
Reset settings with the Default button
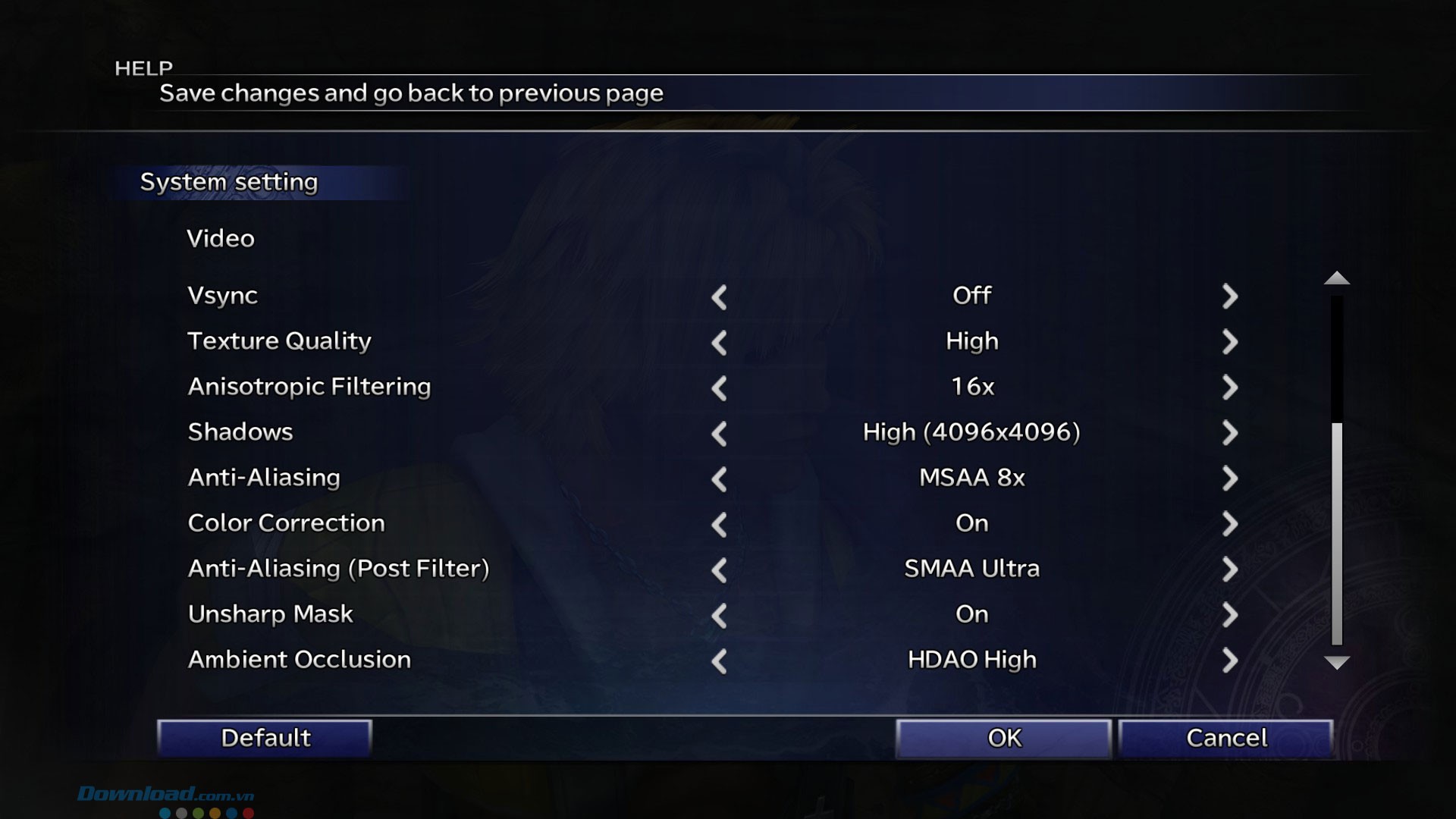coord(265,738)
